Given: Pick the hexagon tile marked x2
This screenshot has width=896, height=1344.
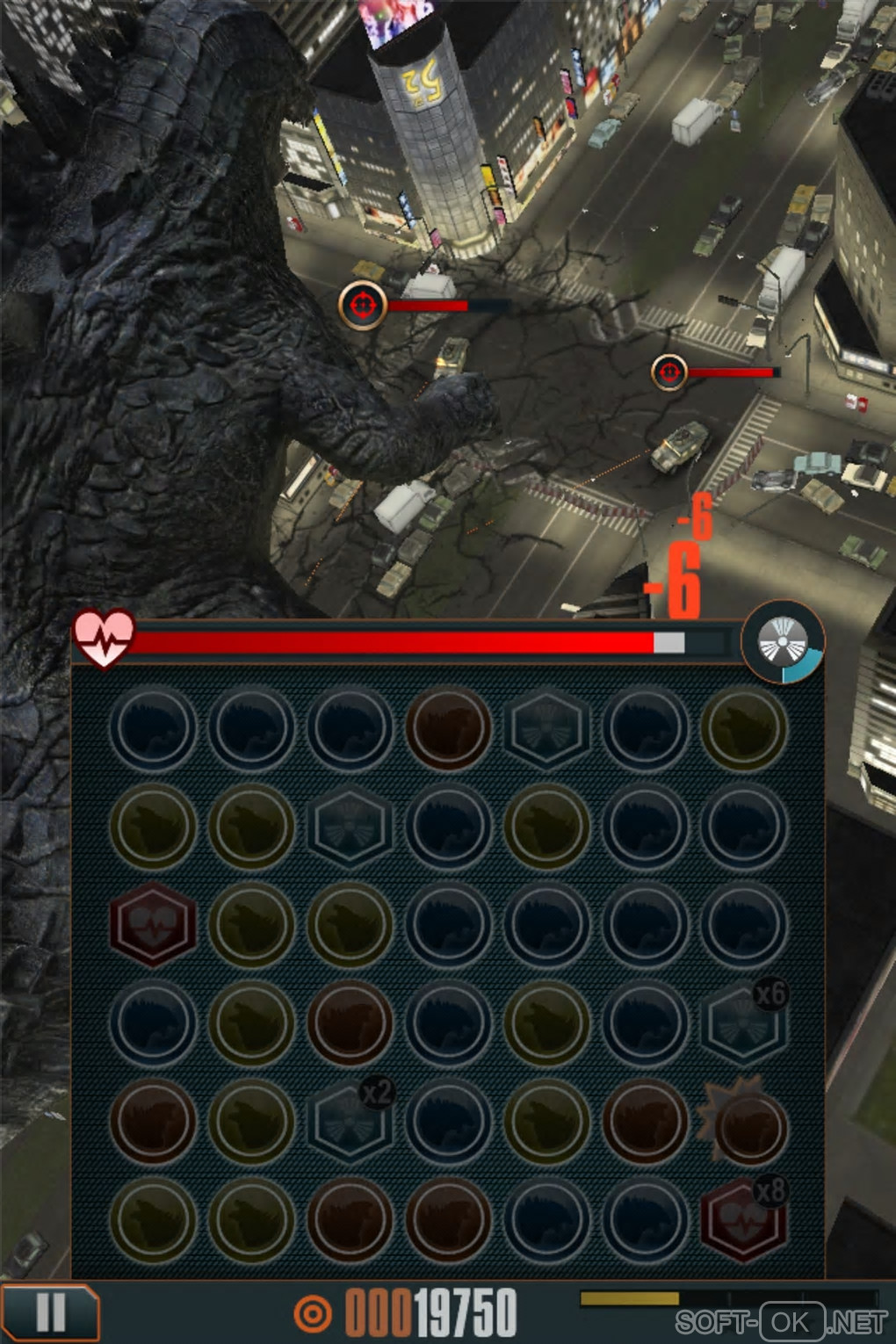Looking at the screenshot, I should pos(350,1122).
